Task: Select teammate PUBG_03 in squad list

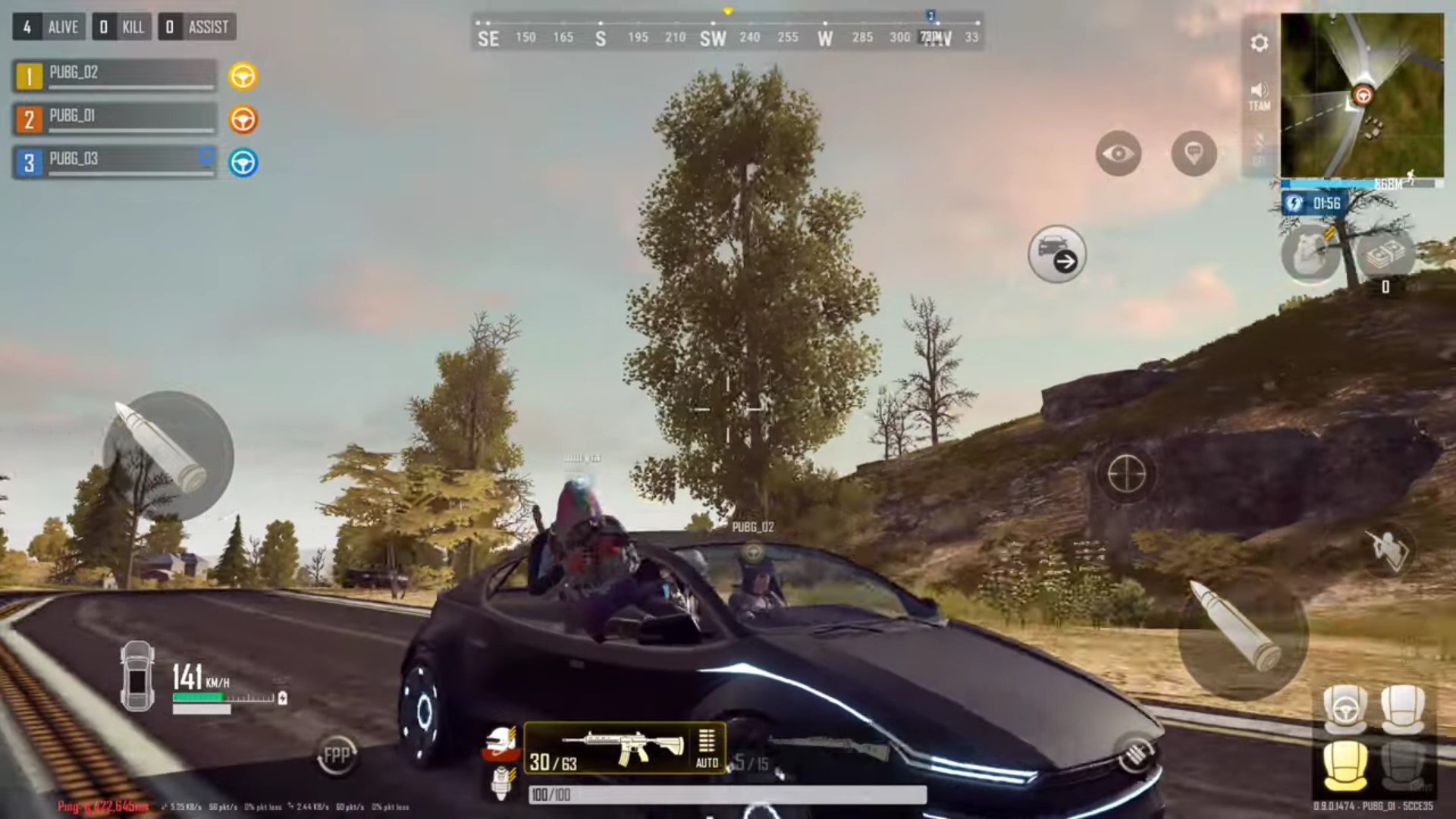Action: [x=115, y=162]
